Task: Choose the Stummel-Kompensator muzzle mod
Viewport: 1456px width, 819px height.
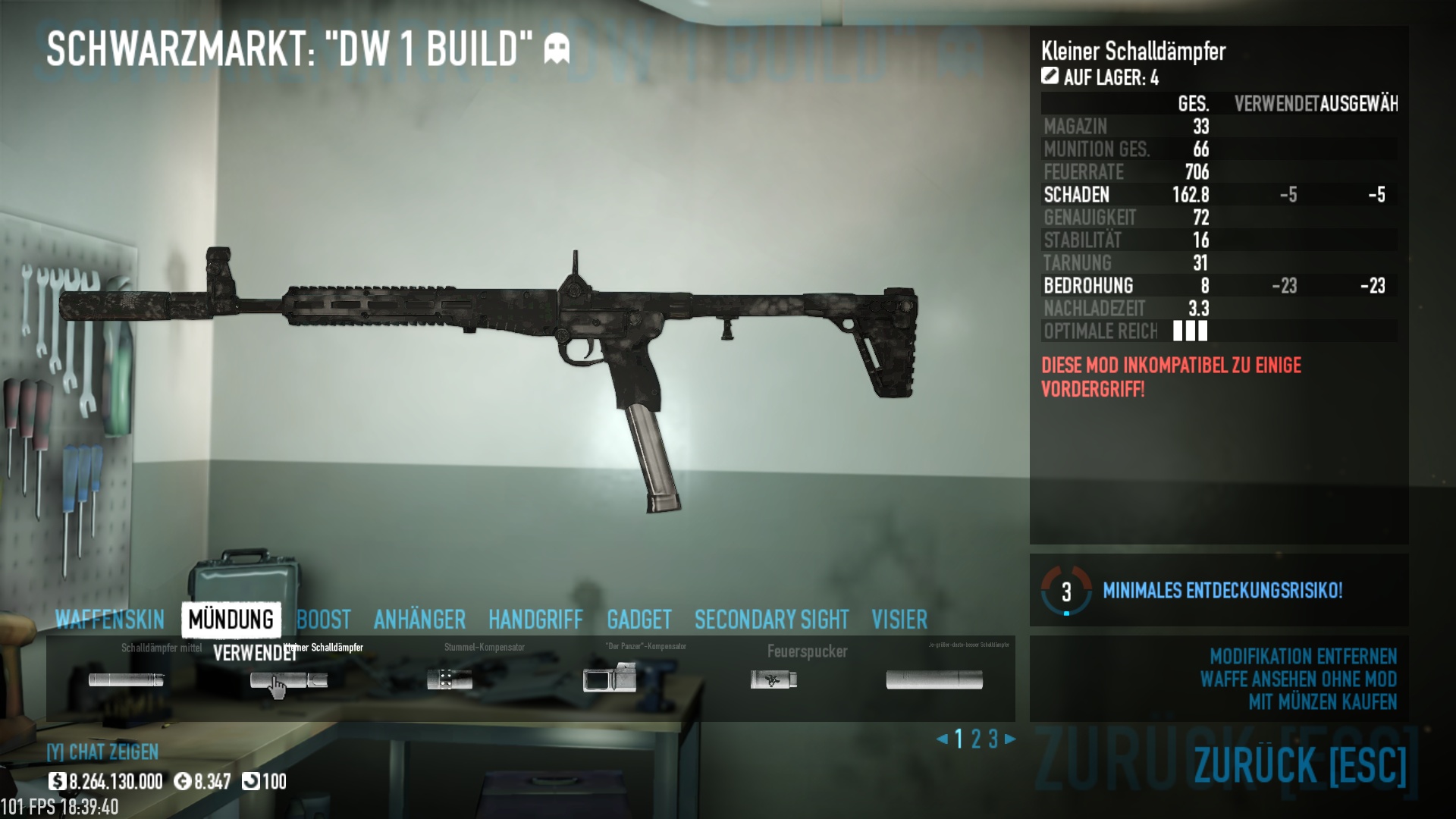Action: pos(449,679)
